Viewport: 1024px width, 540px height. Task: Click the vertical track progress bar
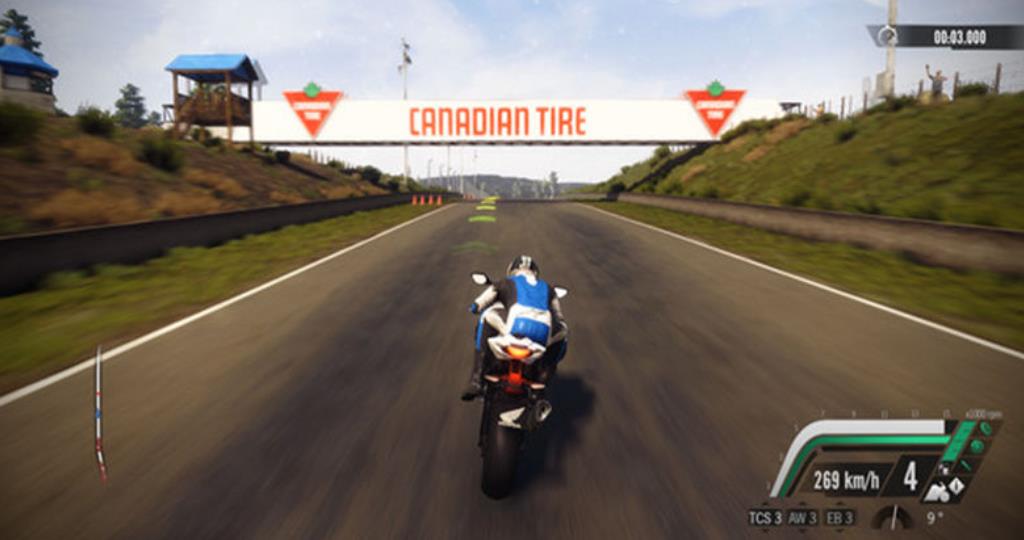(98, 413)
